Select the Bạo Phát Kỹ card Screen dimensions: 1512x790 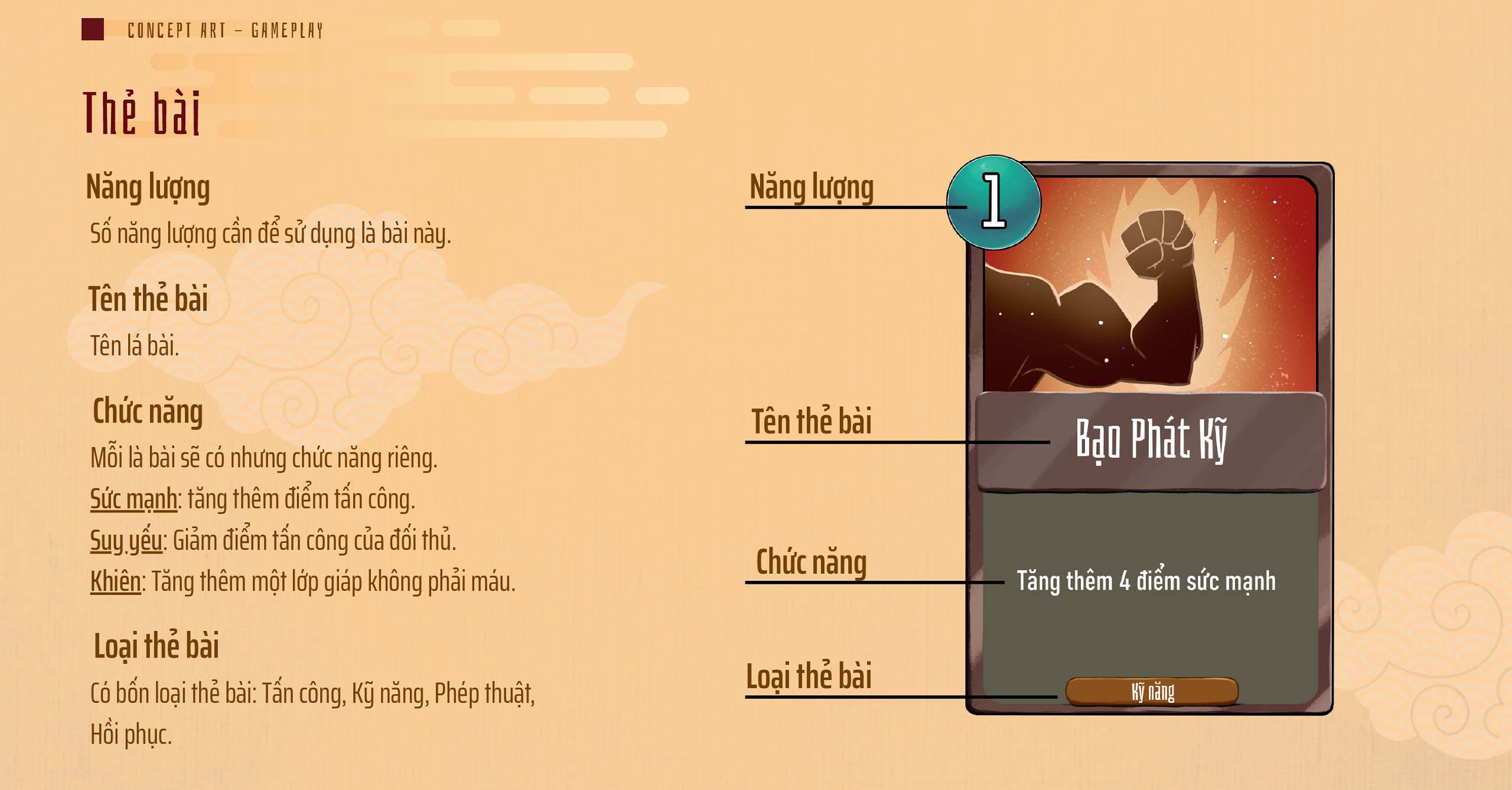tap(1149, 438)
